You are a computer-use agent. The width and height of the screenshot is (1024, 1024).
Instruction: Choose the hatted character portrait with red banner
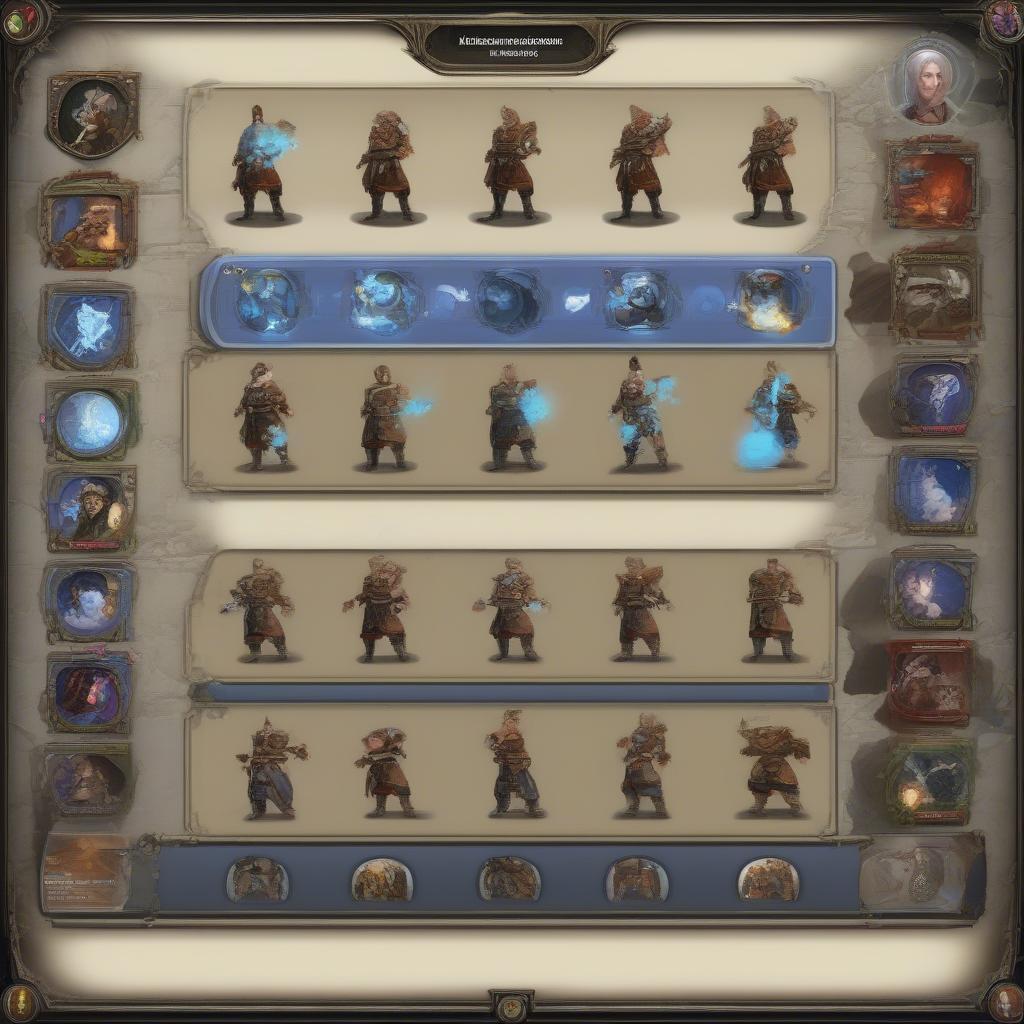tap(90, 508)
